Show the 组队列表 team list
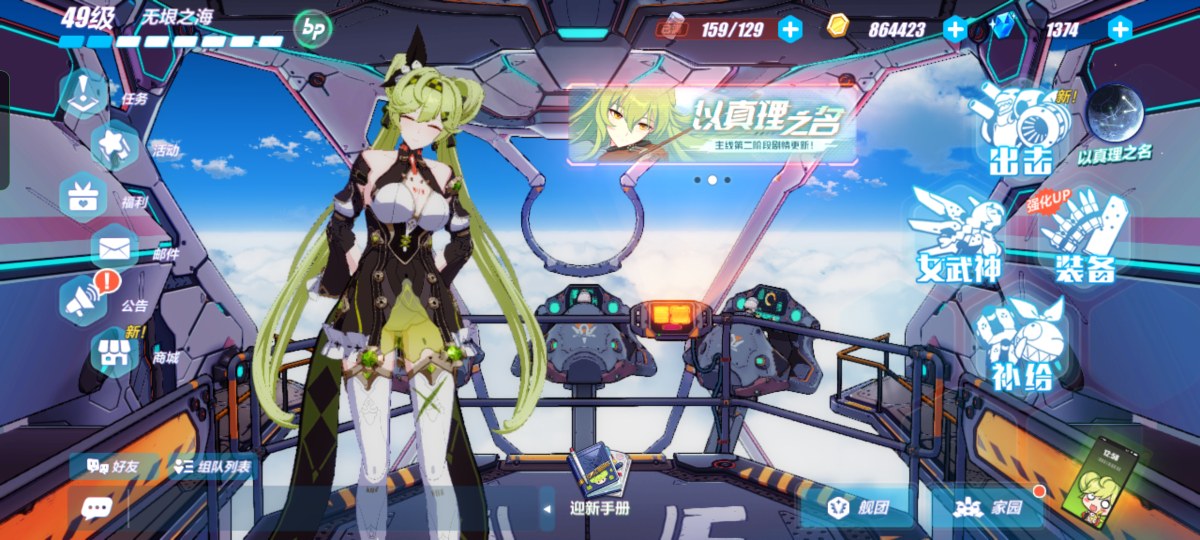 (212, 466)
